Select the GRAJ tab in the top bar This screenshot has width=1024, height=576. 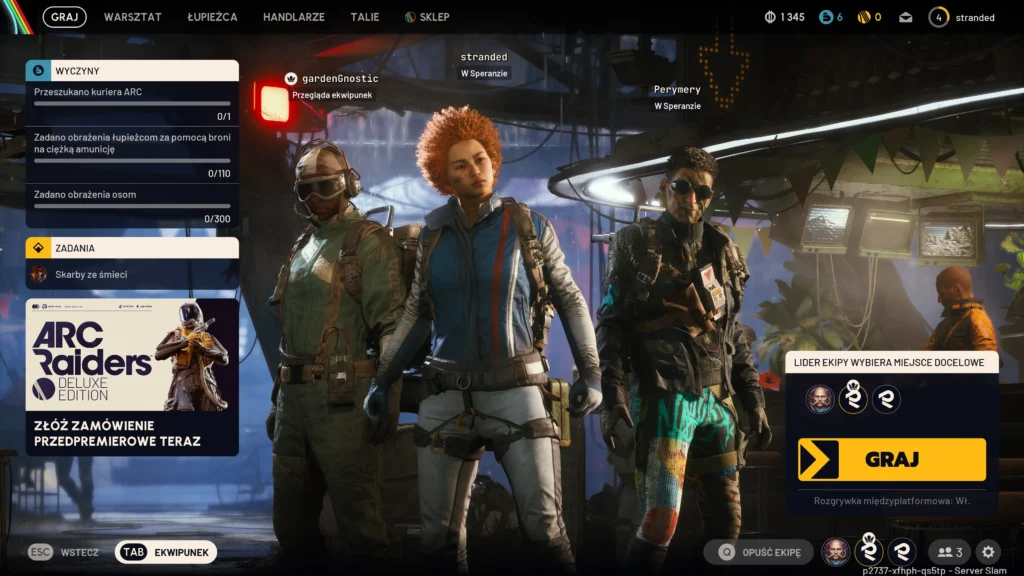point(64,17)
